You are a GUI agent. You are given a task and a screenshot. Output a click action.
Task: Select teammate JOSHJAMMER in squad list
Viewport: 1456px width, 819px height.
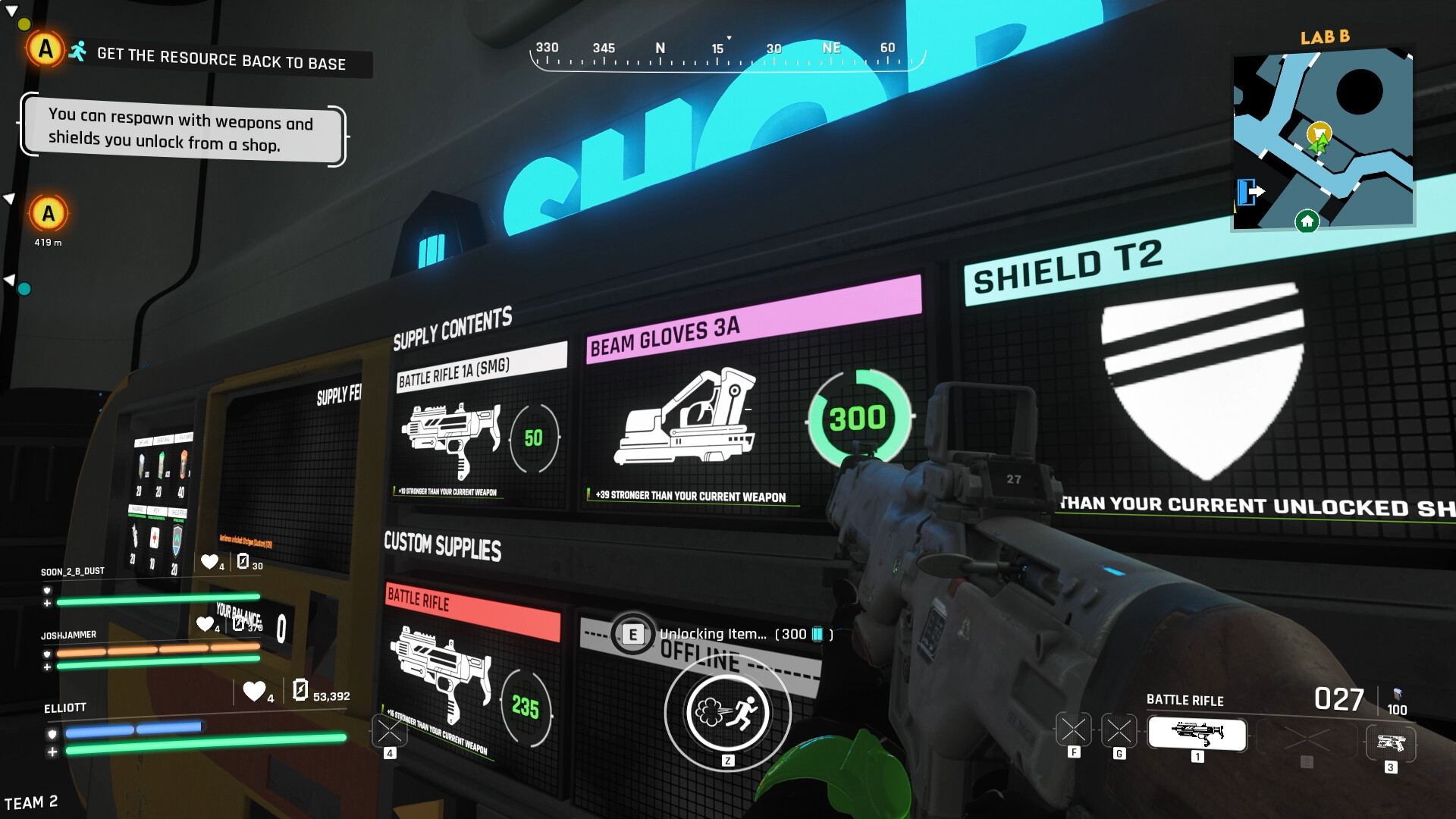69,635
